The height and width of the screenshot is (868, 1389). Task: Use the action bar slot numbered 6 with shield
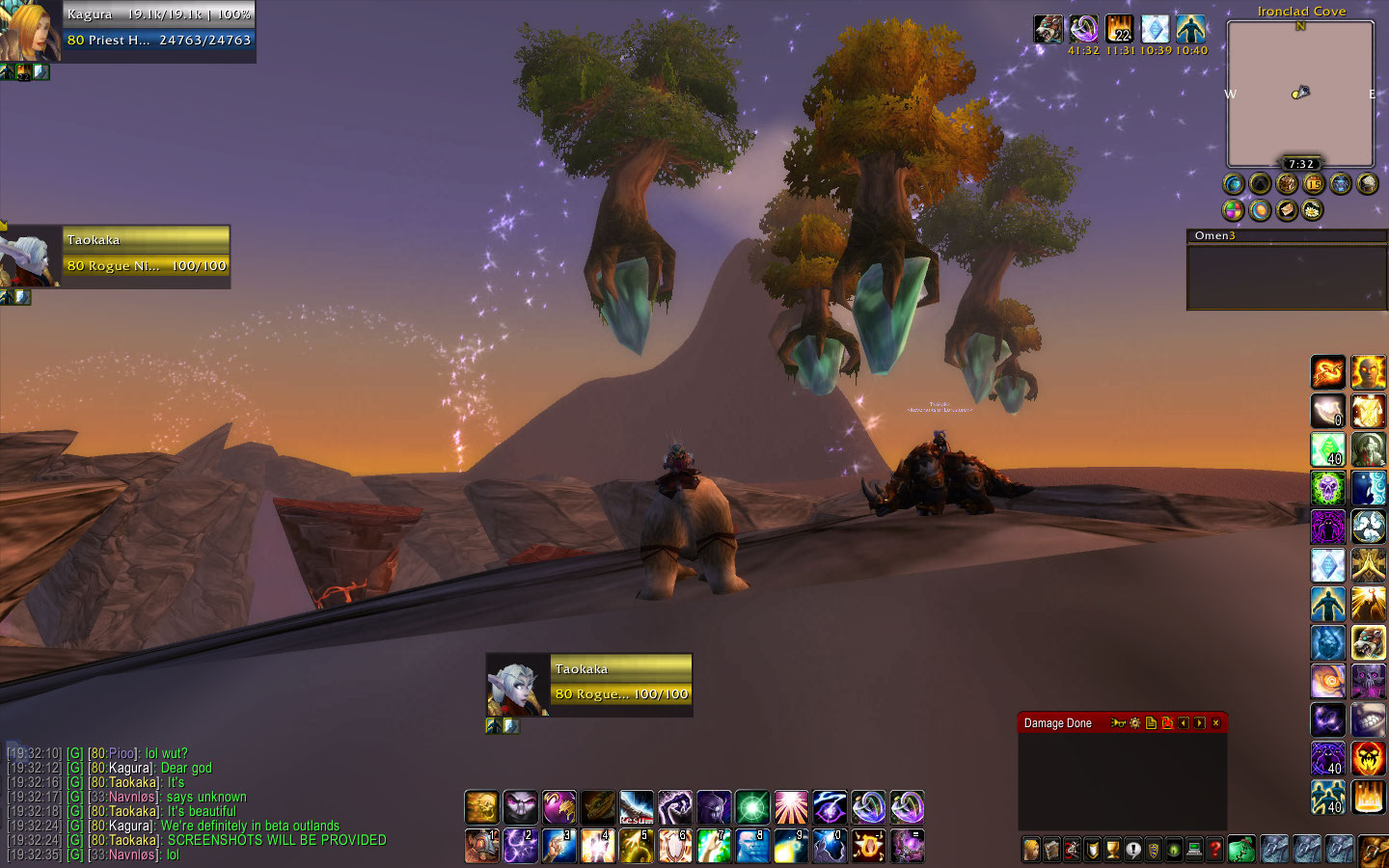675,846
